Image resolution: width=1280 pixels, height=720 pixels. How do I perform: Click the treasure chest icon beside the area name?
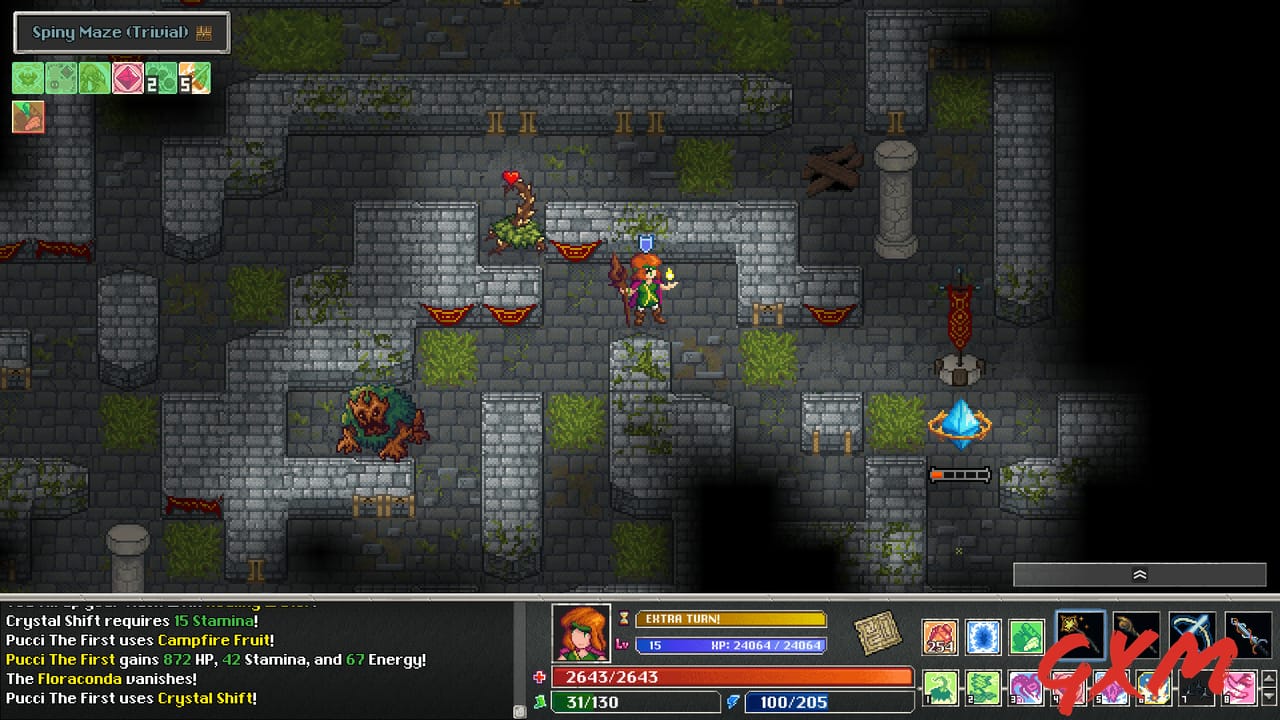[204, 32]
